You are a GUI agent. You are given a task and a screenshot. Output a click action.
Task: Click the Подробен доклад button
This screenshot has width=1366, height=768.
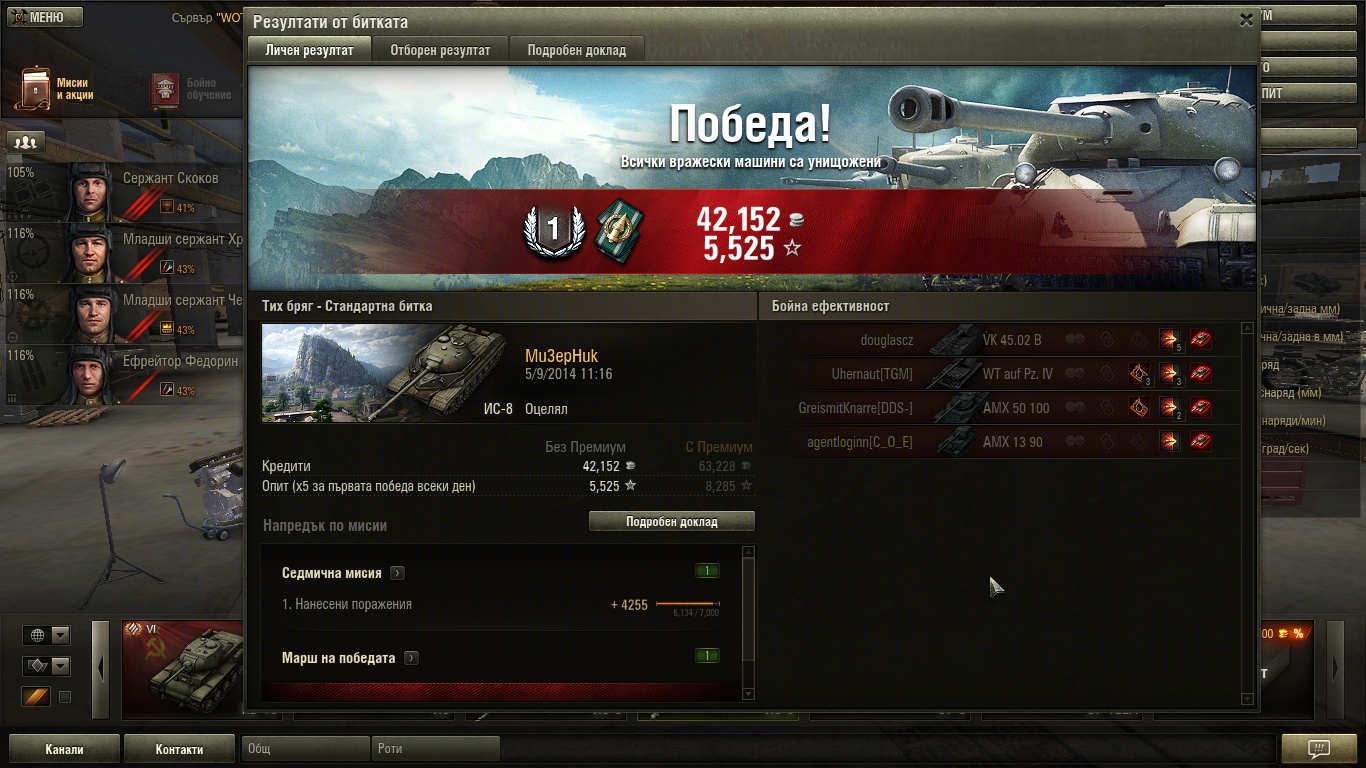click(x=671, y=521)
